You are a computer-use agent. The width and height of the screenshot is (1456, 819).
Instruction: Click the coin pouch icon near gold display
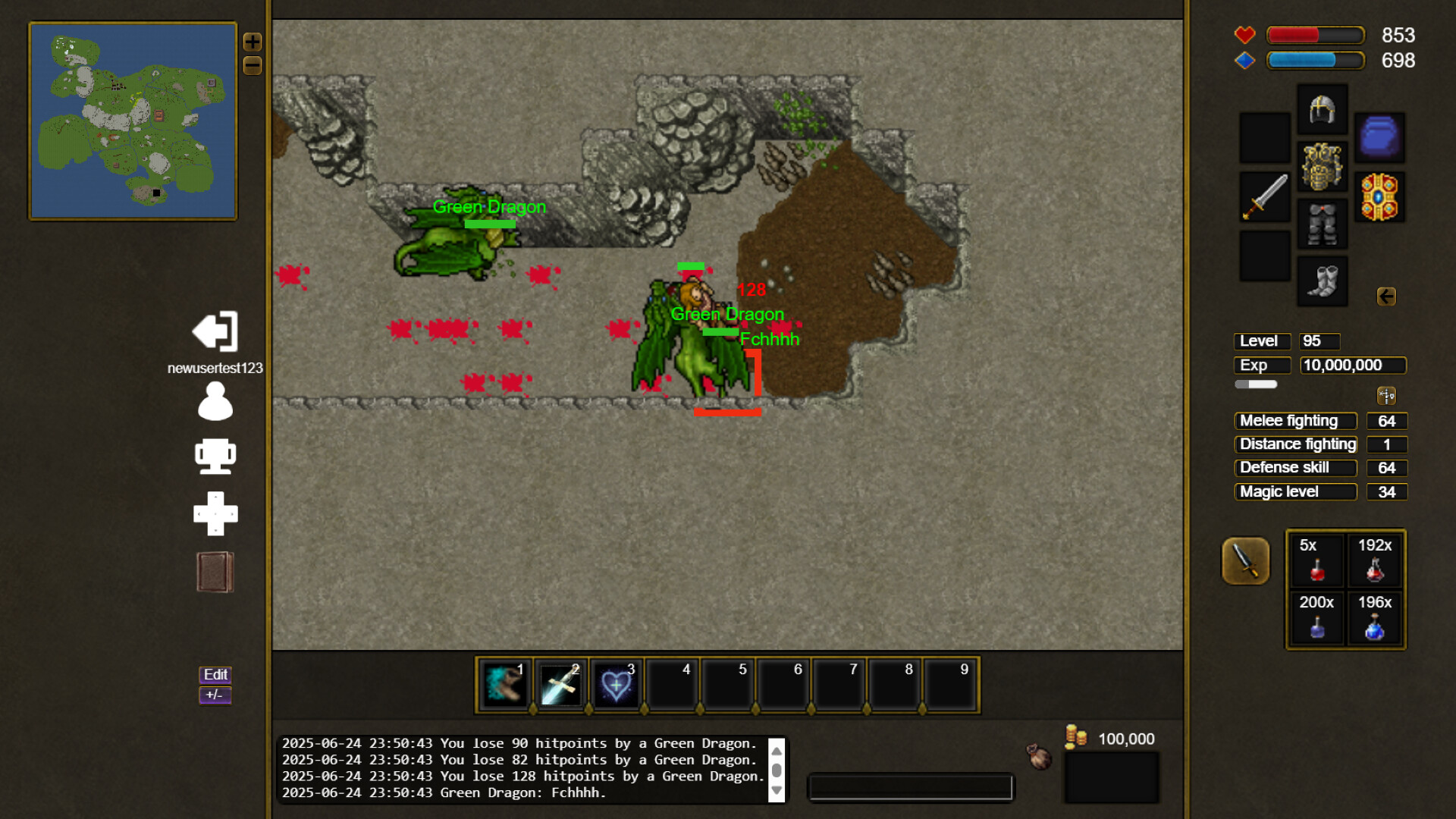(1037, 756)
